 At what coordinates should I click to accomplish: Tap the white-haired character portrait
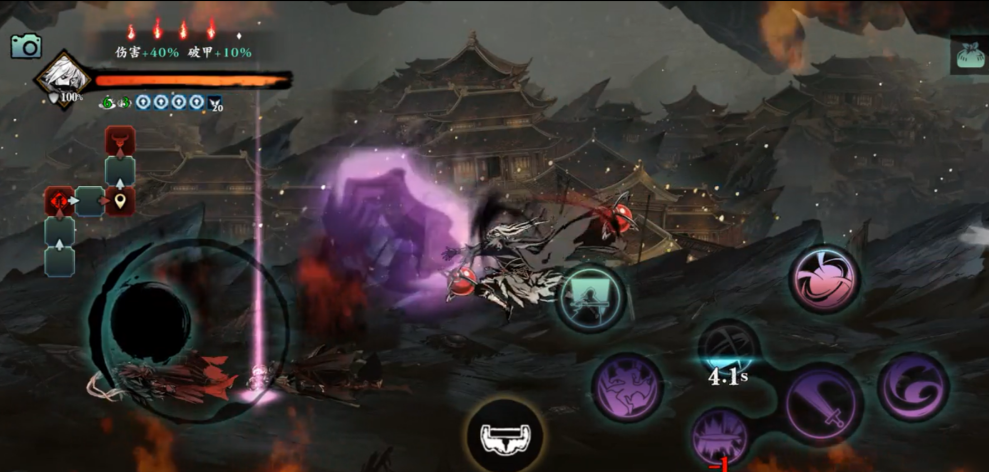(x=63, y=79)
